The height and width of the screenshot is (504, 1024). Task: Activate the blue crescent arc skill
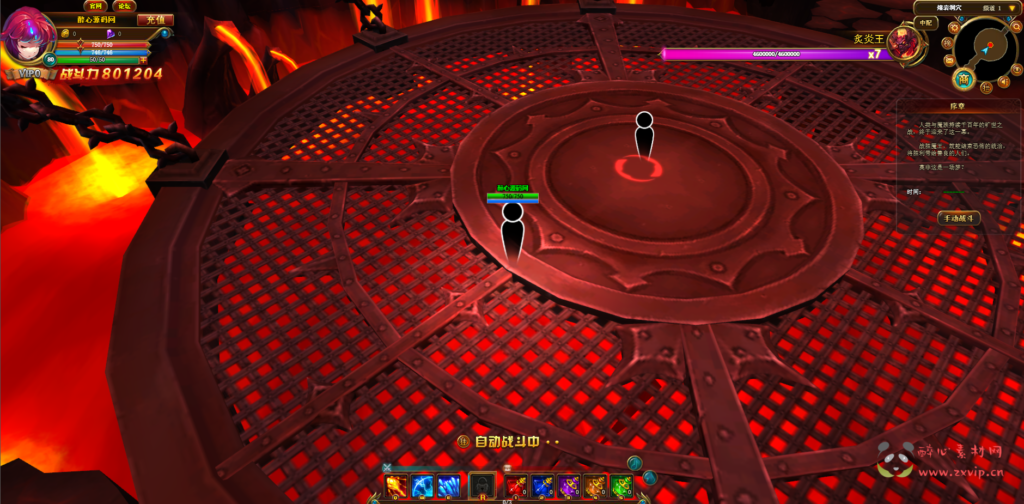click(x=423, y=486)
